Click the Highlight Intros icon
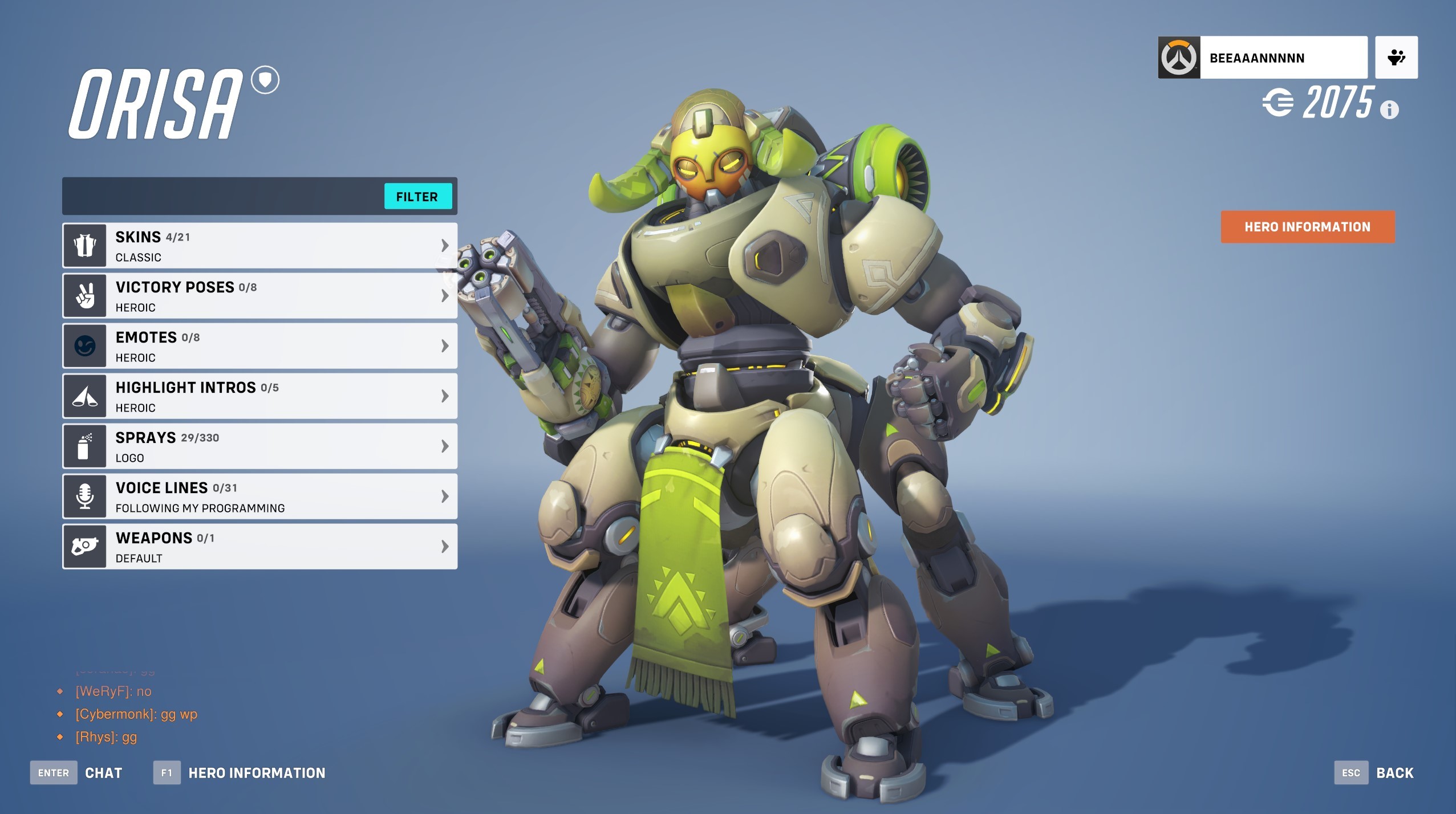The image size is (1456, 814). pyautogui.click(x=84, y=396)
